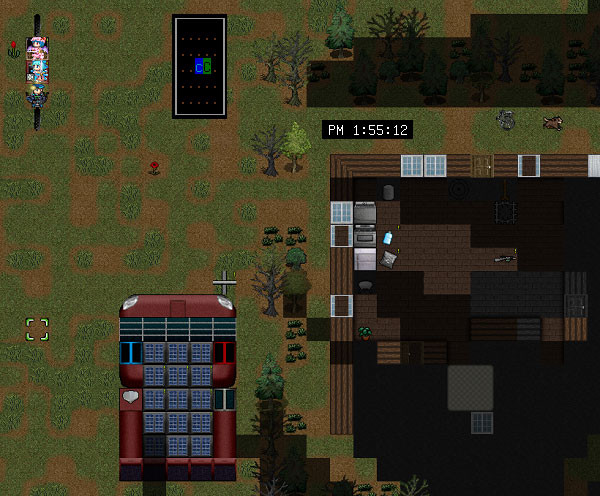Select the green C marker on the minimap
Viewport: 600px width, 496px height.
(207, 67)
